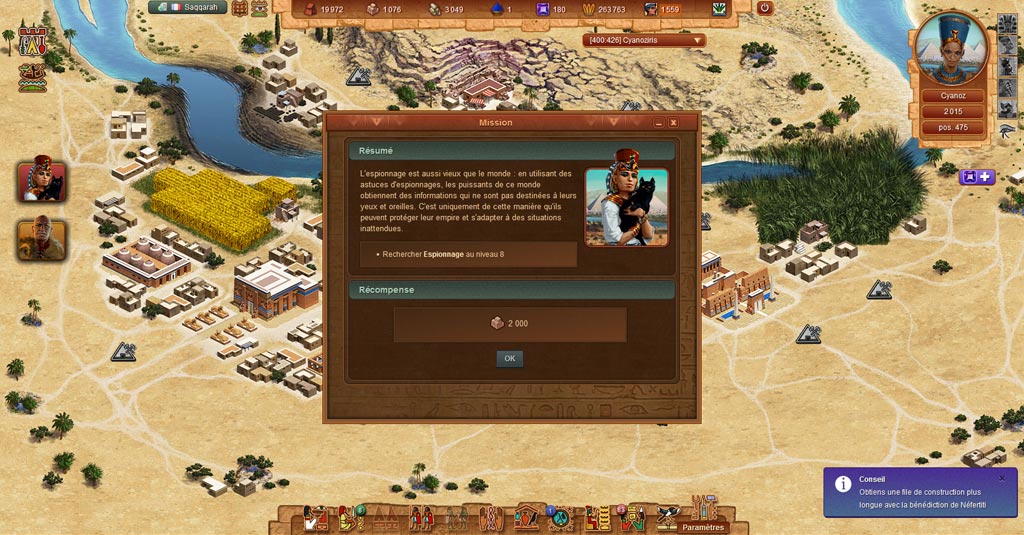Open the bird hieroglyph toolbar icon
Image resolution: width=1024 pixels, height=535 pixels.
click(x=668, y=516)
